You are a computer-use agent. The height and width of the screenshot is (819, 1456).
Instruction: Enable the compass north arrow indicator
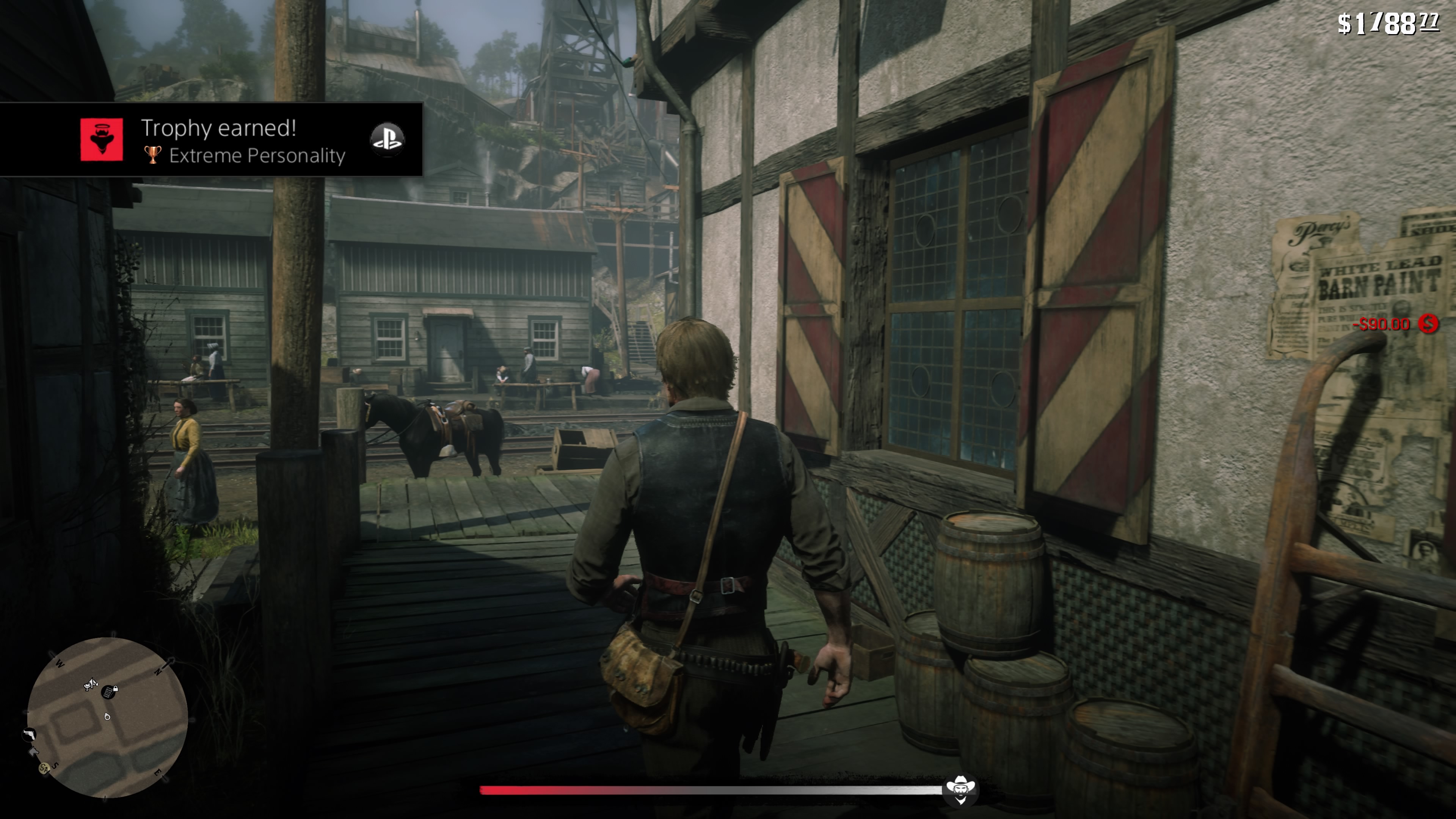point(169,662)
